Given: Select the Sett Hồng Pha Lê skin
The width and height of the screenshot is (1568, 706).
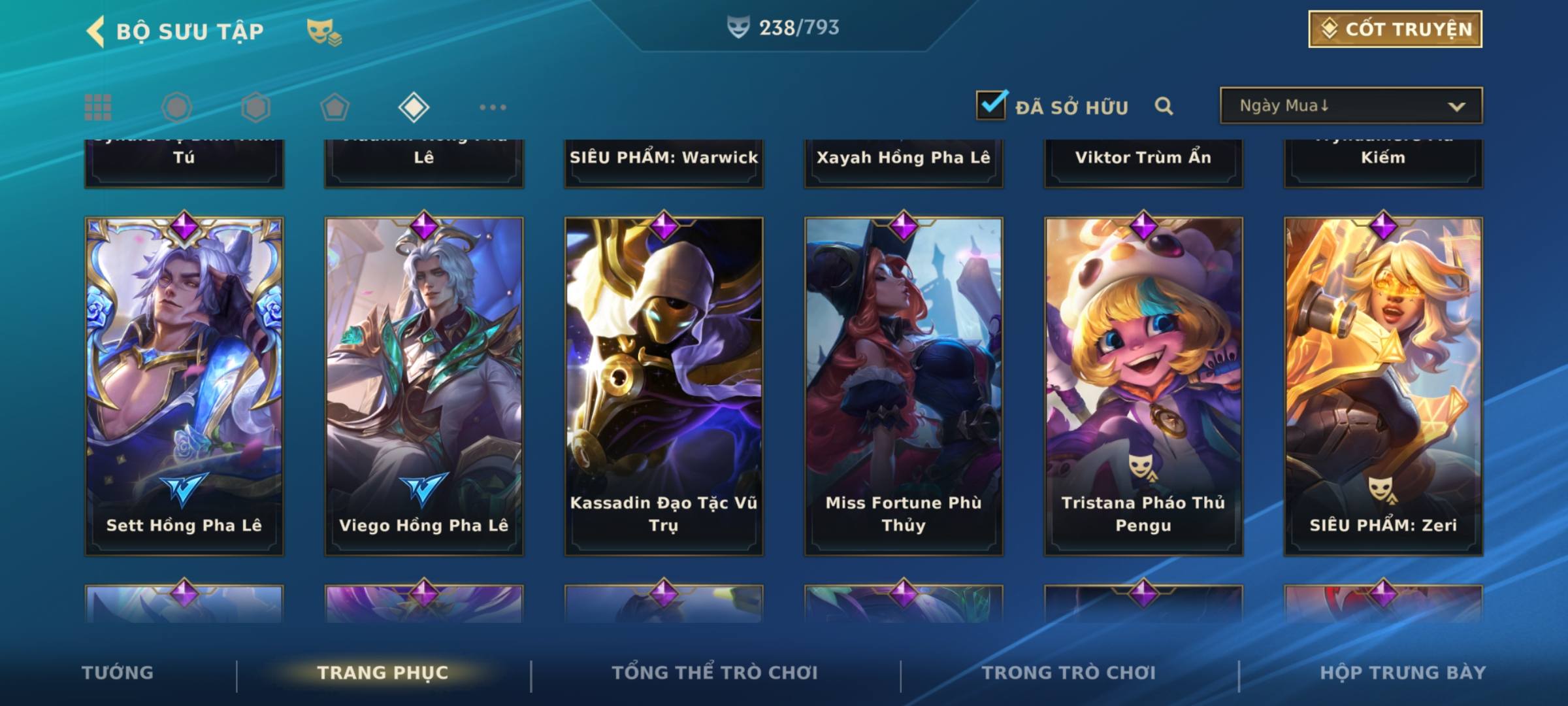Looking at the screenshot, I should (x=184, y=386).
